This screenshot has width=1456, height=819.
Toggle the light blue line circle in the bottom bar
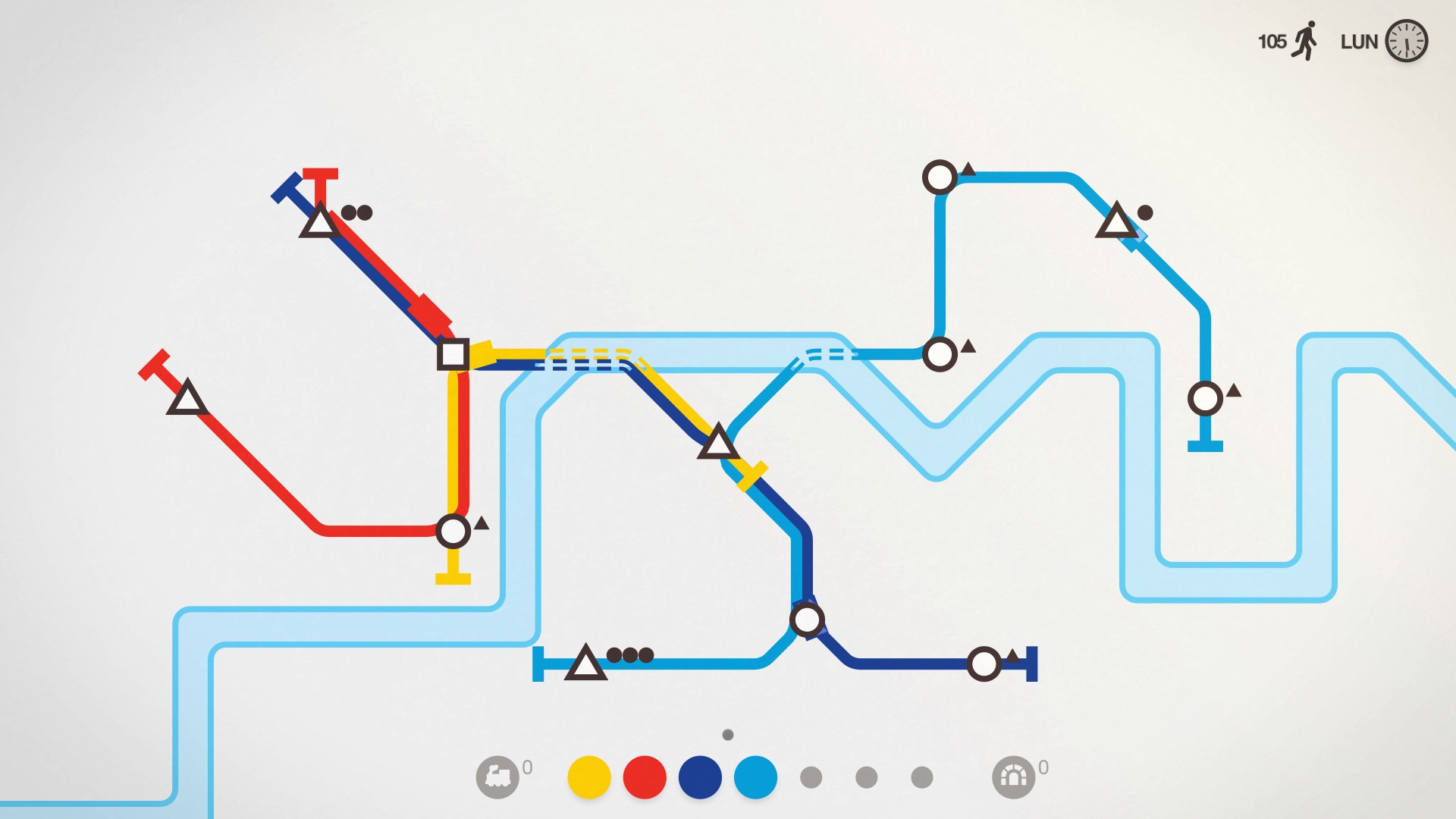click(756, 777)
